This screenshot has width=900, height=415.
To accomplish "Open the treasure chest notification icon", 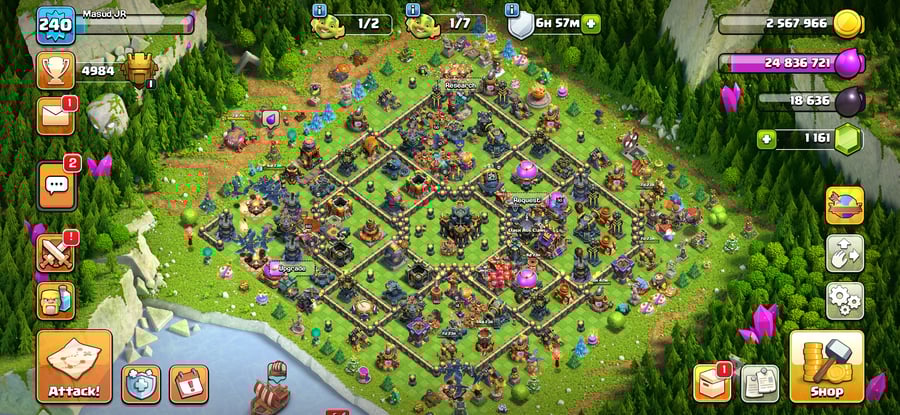I will [711, 382].
